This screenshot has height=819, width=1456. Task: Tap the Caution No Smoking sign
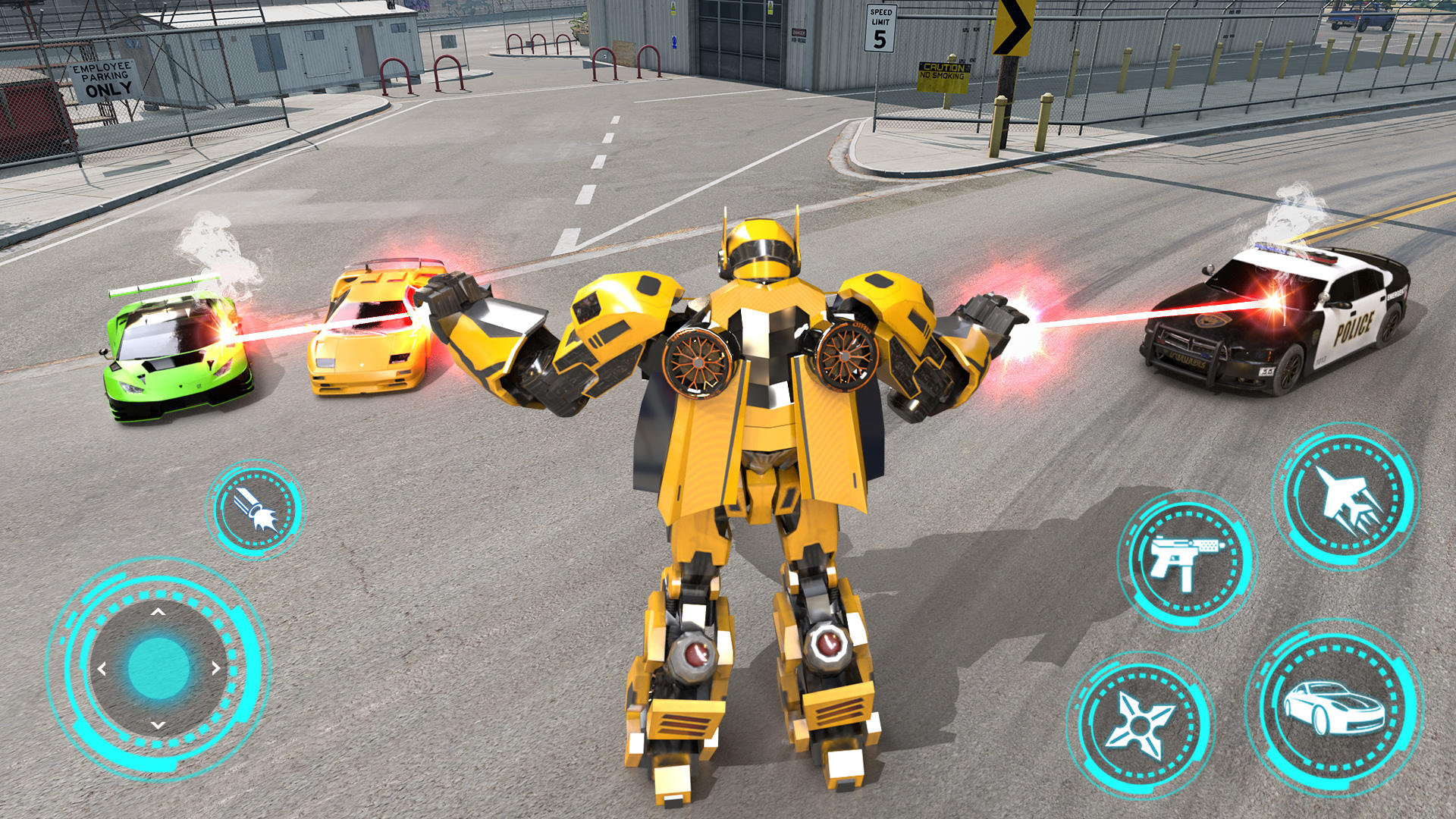tap(943, 76)
